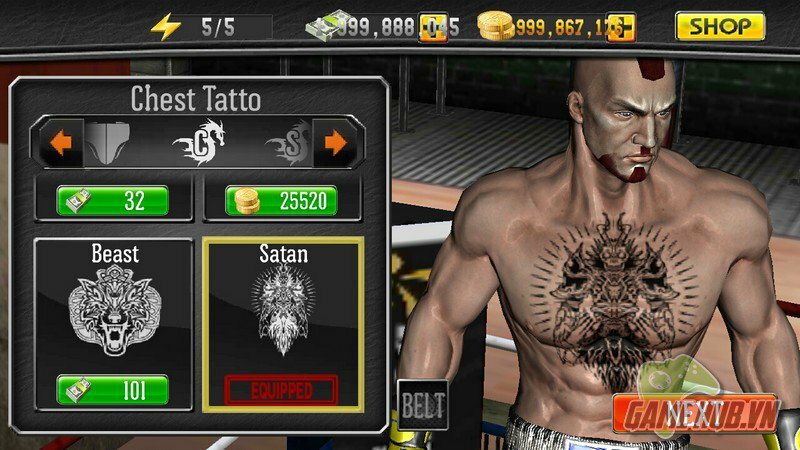Buy with 25520 gold coins button
The image size is (800, 450).
click(x=281, y=201)
